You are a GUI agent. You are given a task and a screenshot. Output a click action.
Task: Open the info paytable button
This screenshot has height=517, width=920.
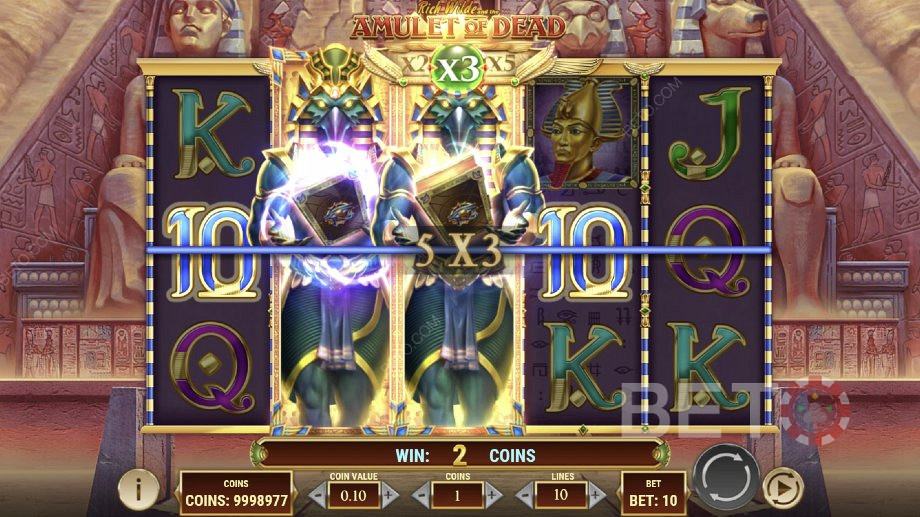pos(138,489)
